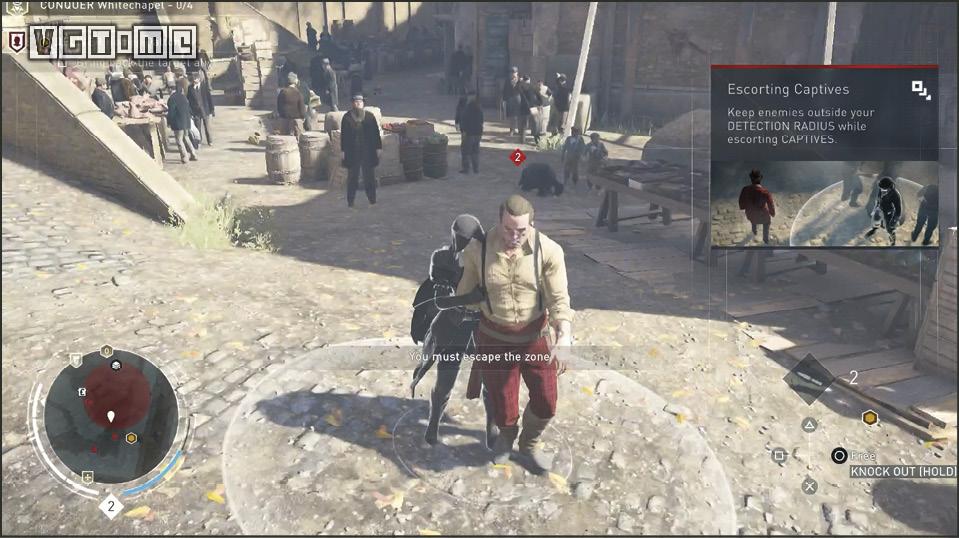Viewport: 959px width, 538px height.
Task: Click the red enemy count marker
Action: [x=517, y=157]
